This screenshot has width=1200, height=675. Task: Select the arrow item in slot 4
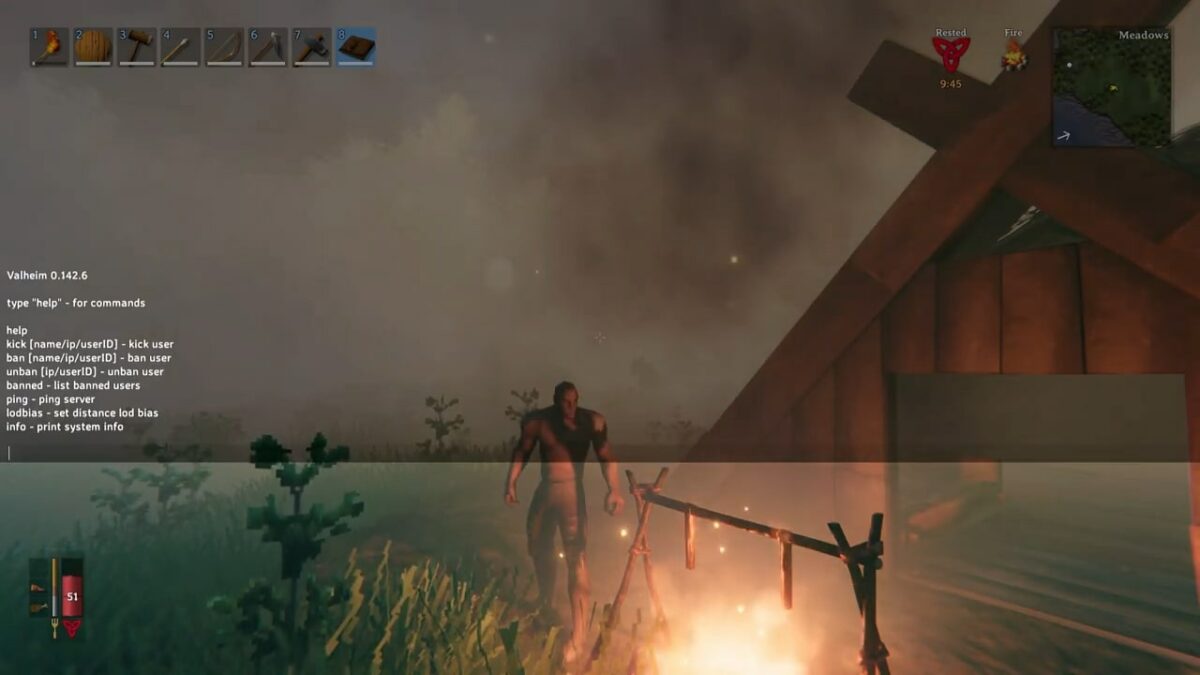click(181, 47)
